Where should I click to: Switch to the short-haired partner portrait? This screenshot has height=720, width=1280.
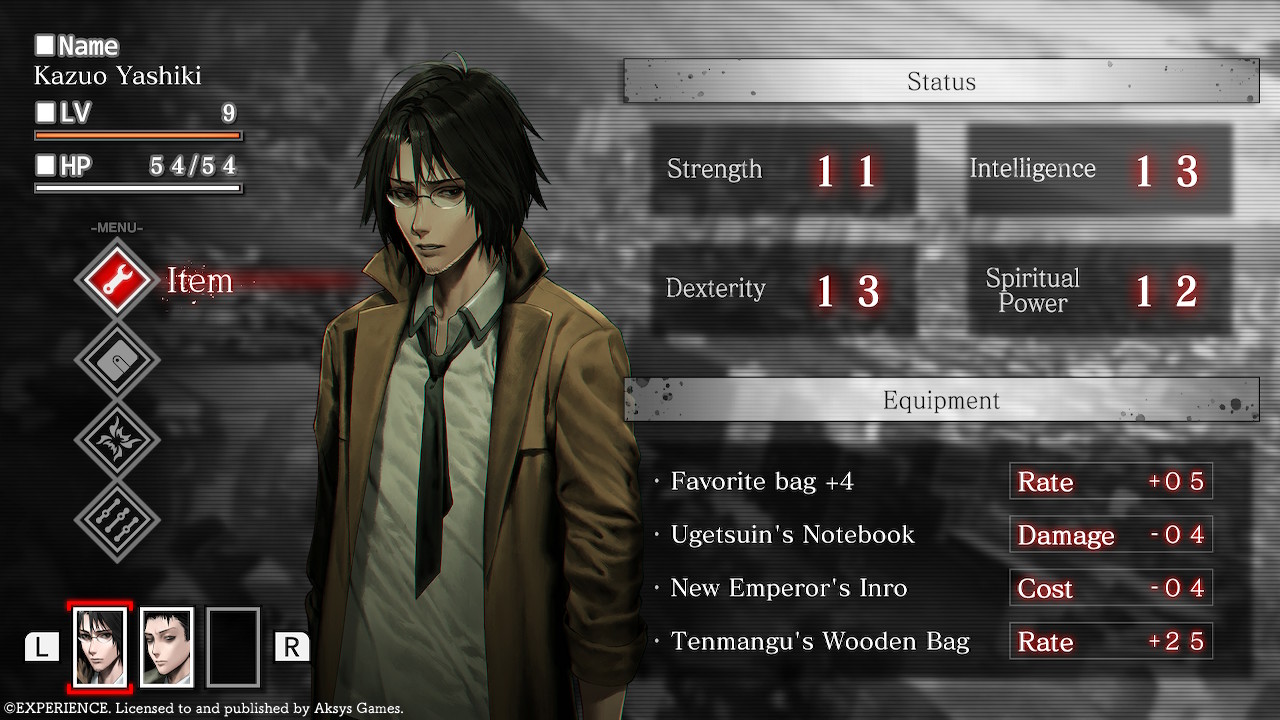click(166, 647)
